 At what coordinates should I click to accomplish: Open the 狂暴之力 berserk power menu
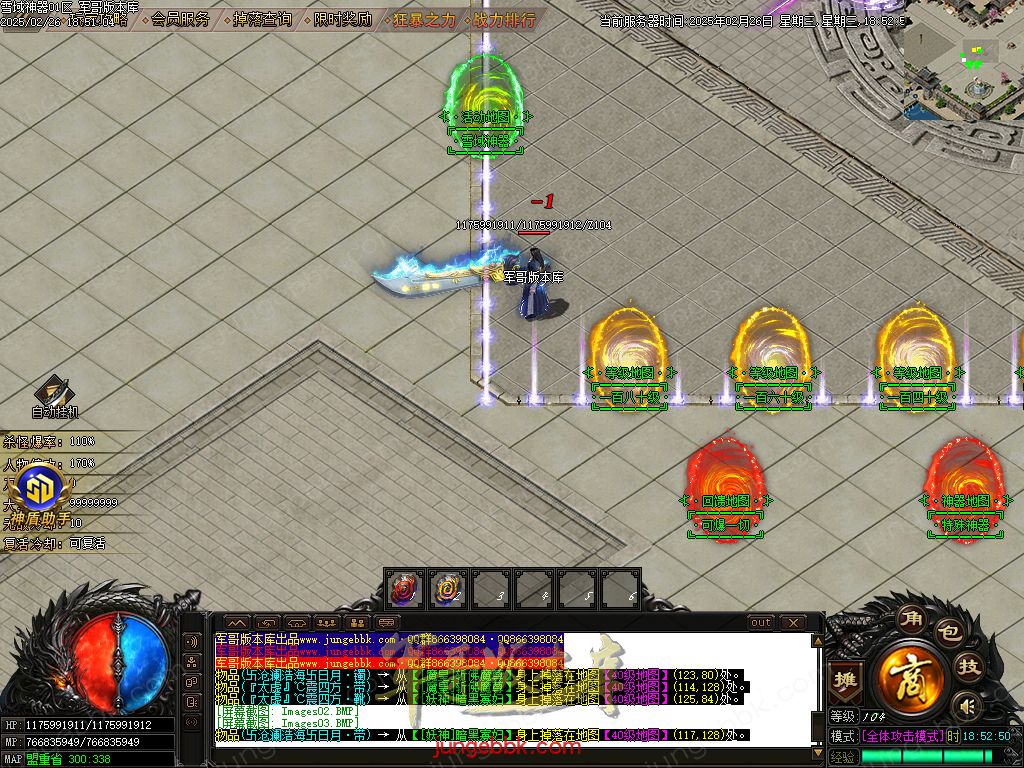pyautogui.click(x=423, y=19)
